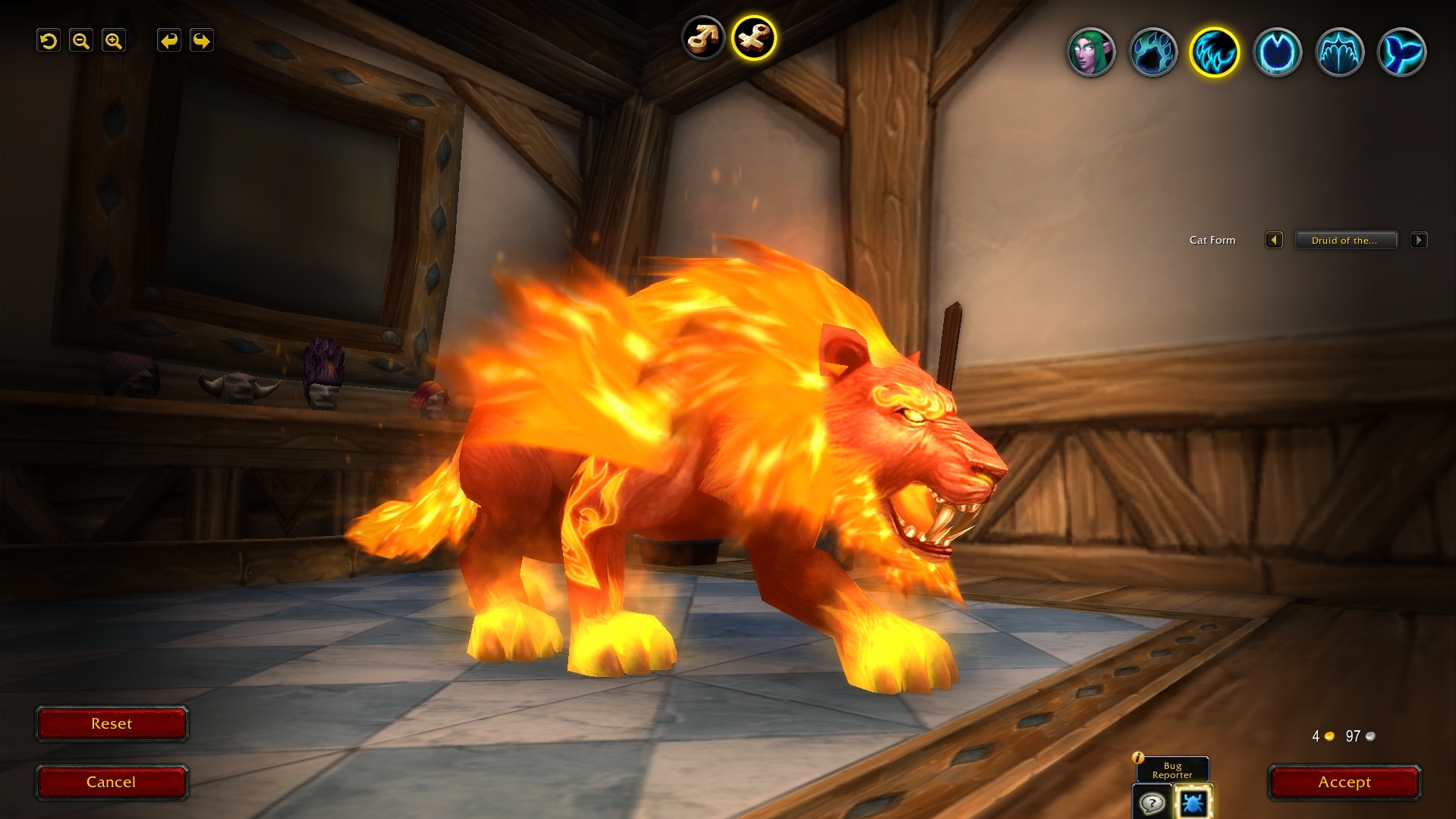Screen dimensions: 1456x819
Task: Select the female body type symbol
Action: (x=754, y=37)
